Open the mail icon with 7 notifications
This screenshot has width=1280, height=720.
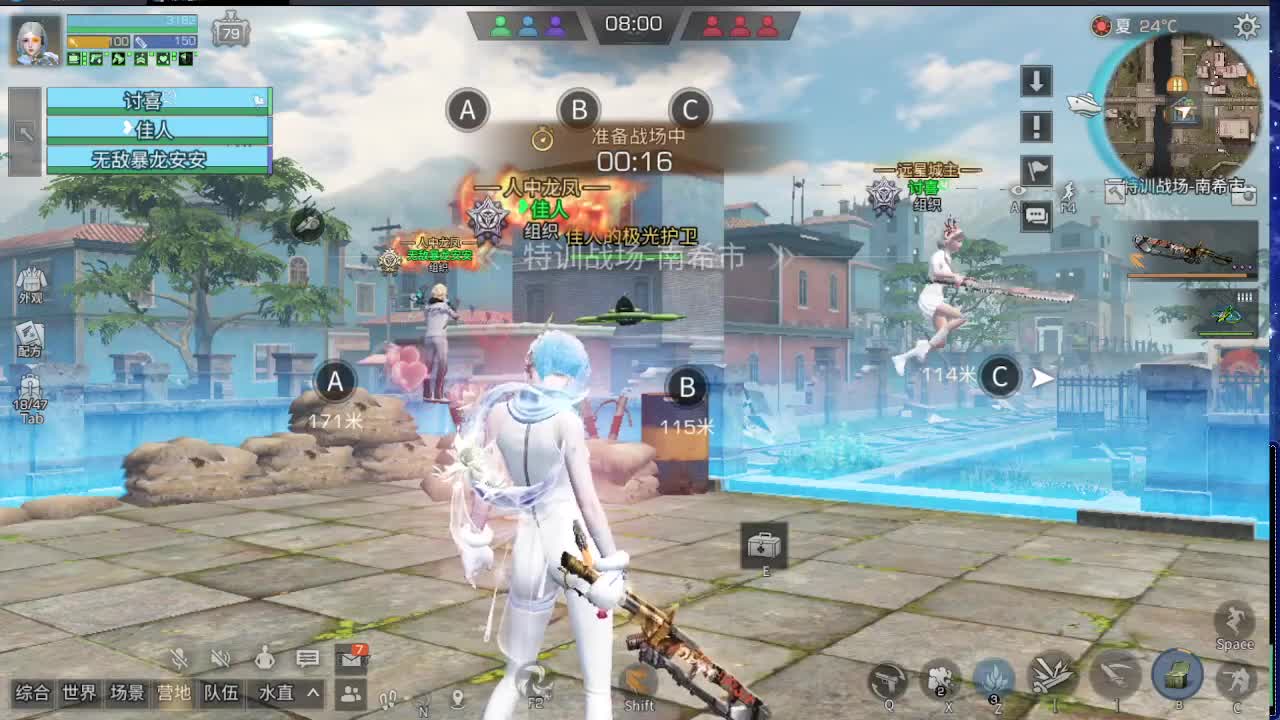click(351, 661)
